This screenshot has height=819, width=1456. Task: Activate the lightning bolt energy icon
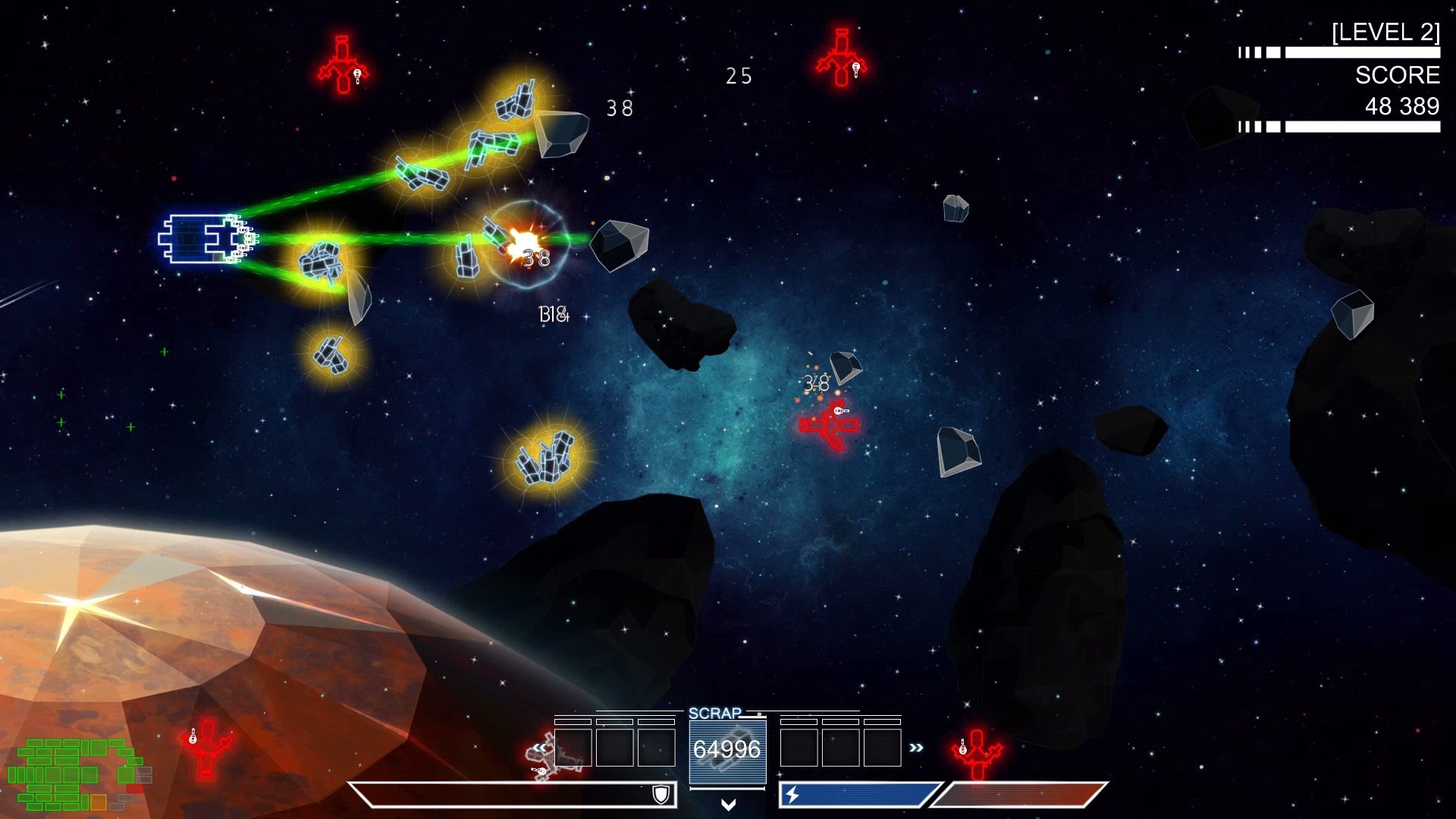[792, 795]
